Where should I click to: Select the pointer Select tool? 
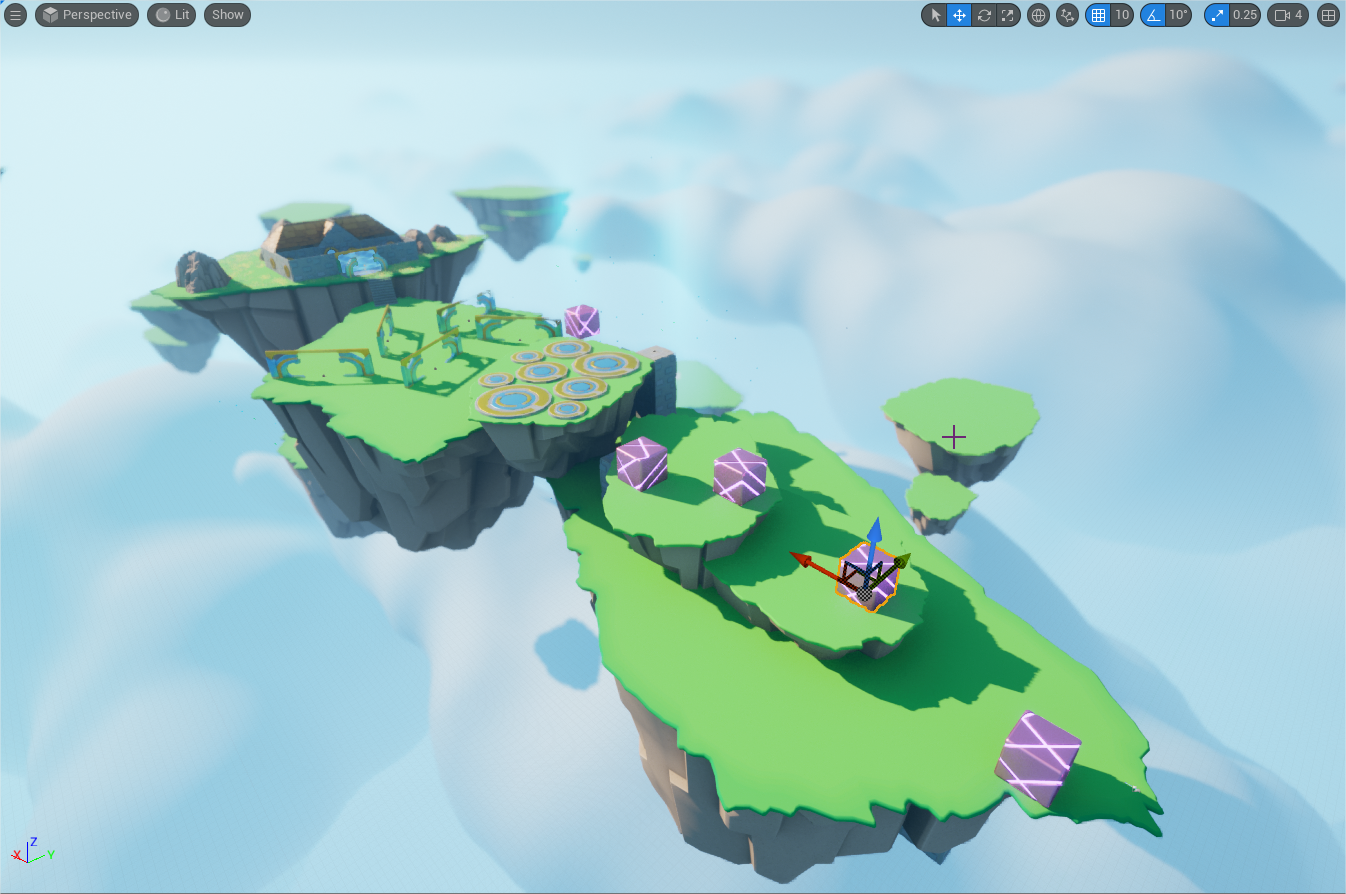(934, 15)
